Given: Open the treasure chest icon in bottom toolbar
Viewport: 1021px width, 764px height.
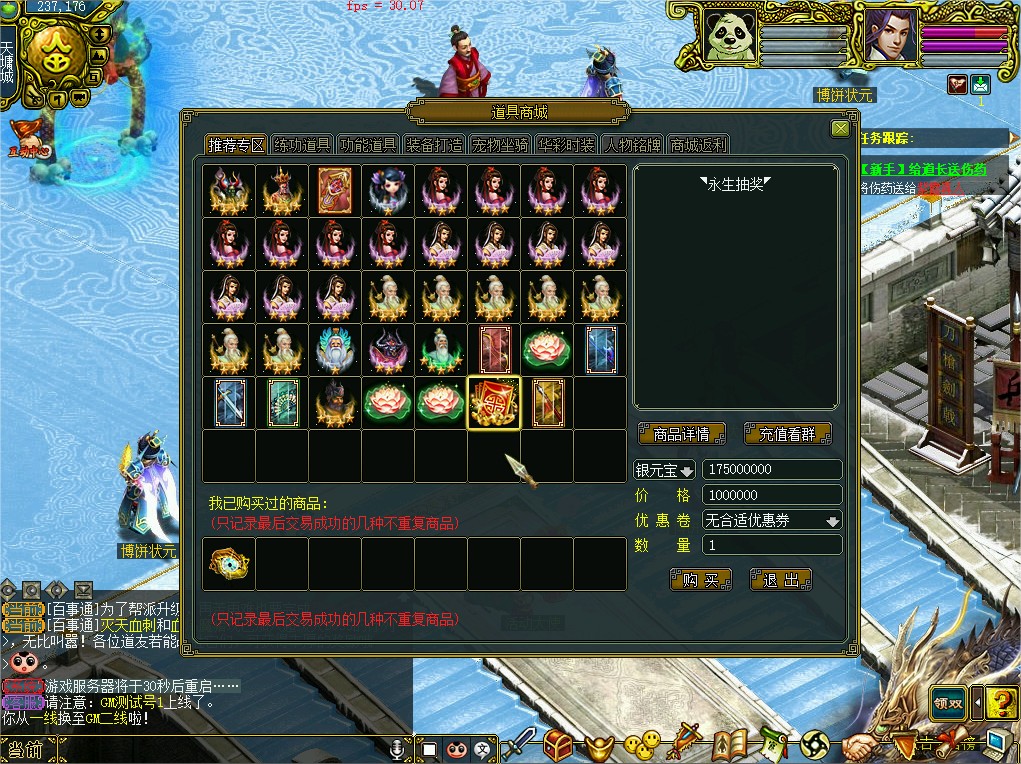Looking at the screenshot, I should (x=558, y=743).
